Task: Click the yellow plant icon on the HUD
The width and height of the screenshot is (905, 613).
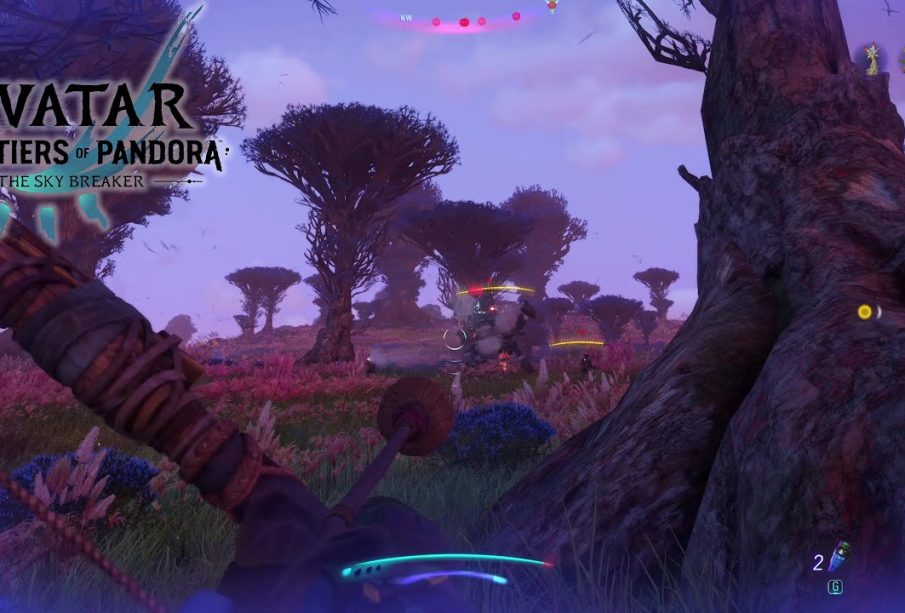Action: 872,59
